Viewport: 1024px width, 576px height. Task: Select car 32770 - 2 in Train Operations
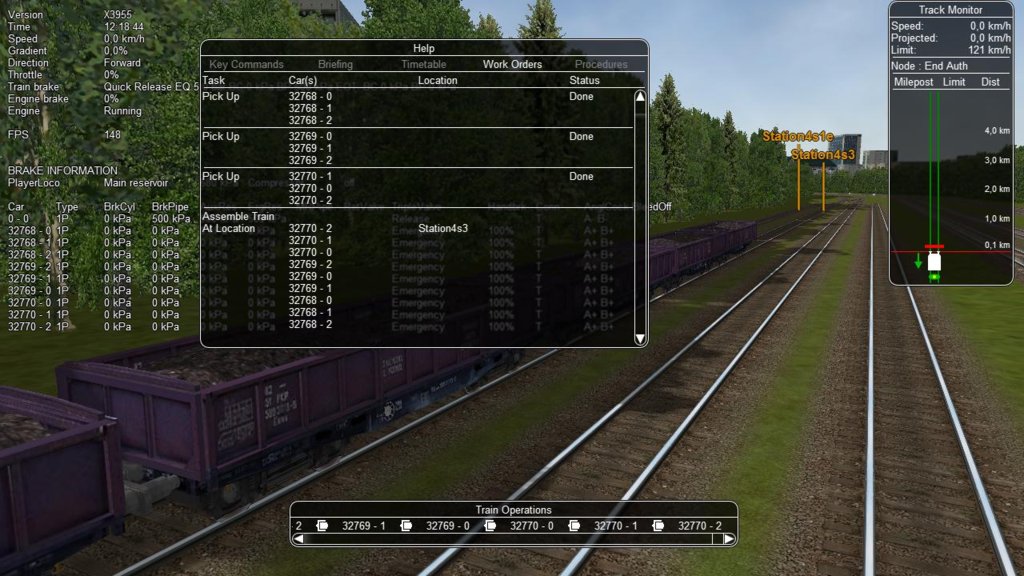point(699,525)
